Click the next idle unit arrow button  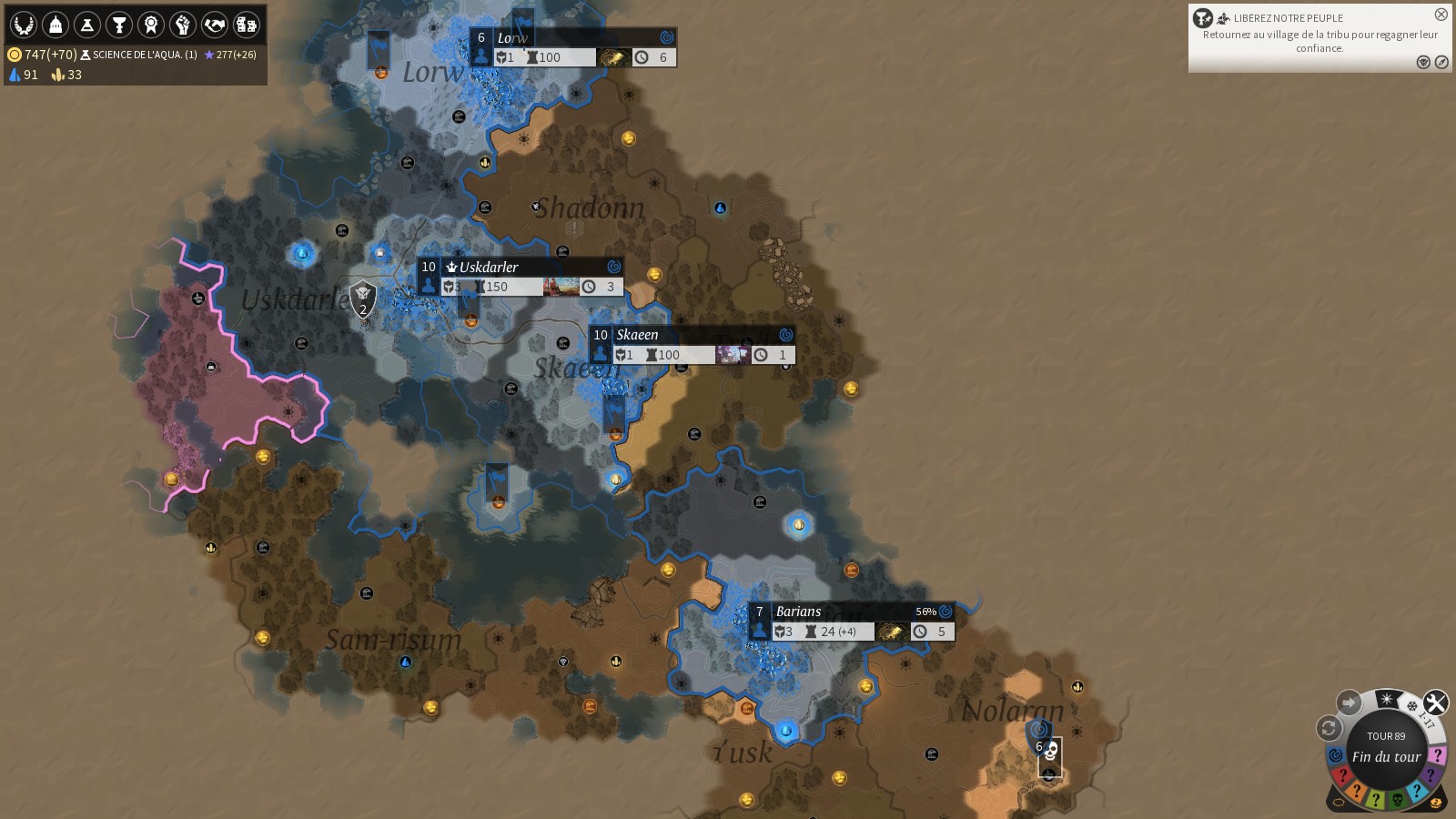1349,703
